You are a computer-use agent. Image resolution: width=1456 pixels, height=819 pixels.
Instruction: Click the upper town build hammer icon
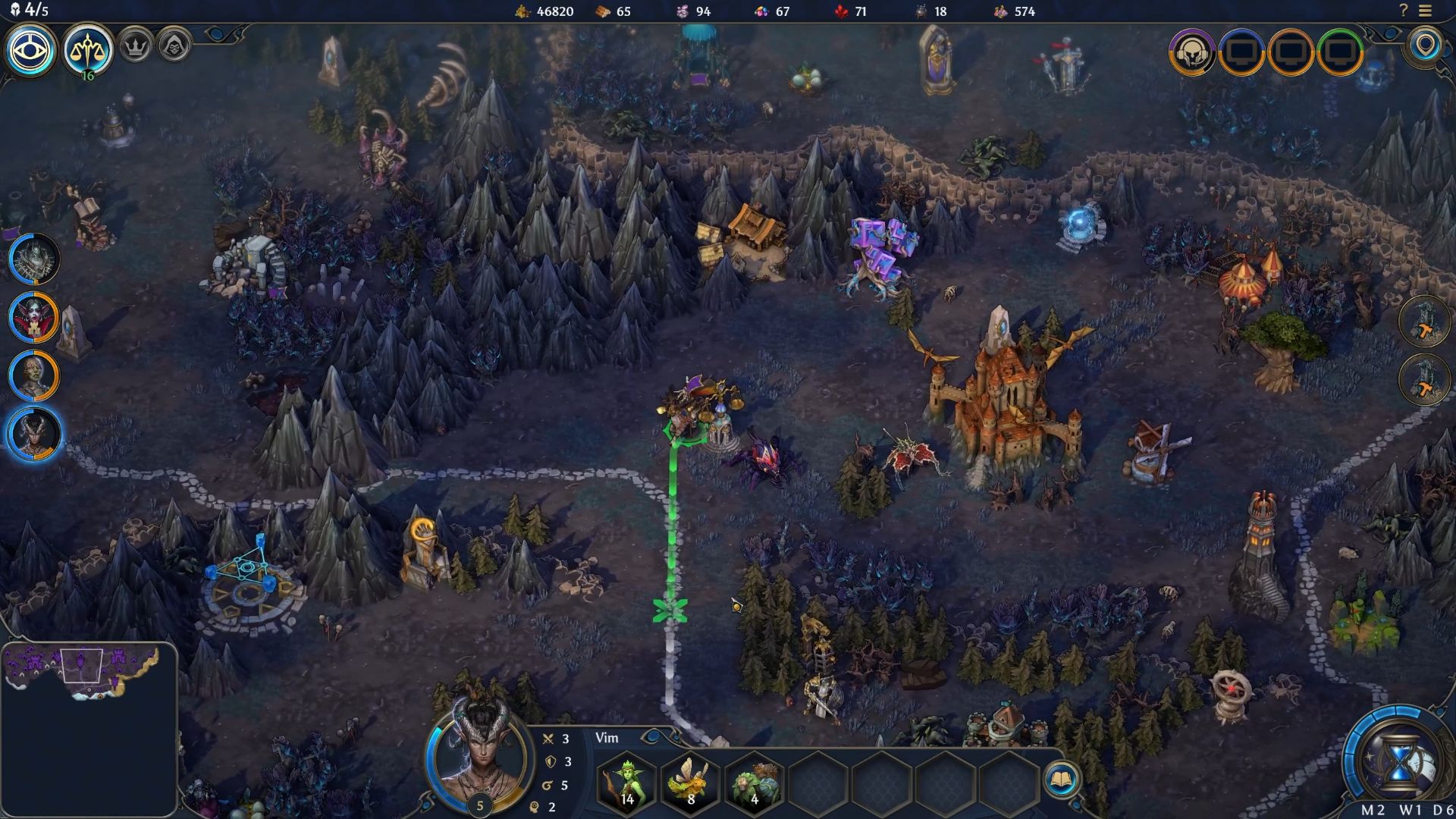[x=1424, y=322]
